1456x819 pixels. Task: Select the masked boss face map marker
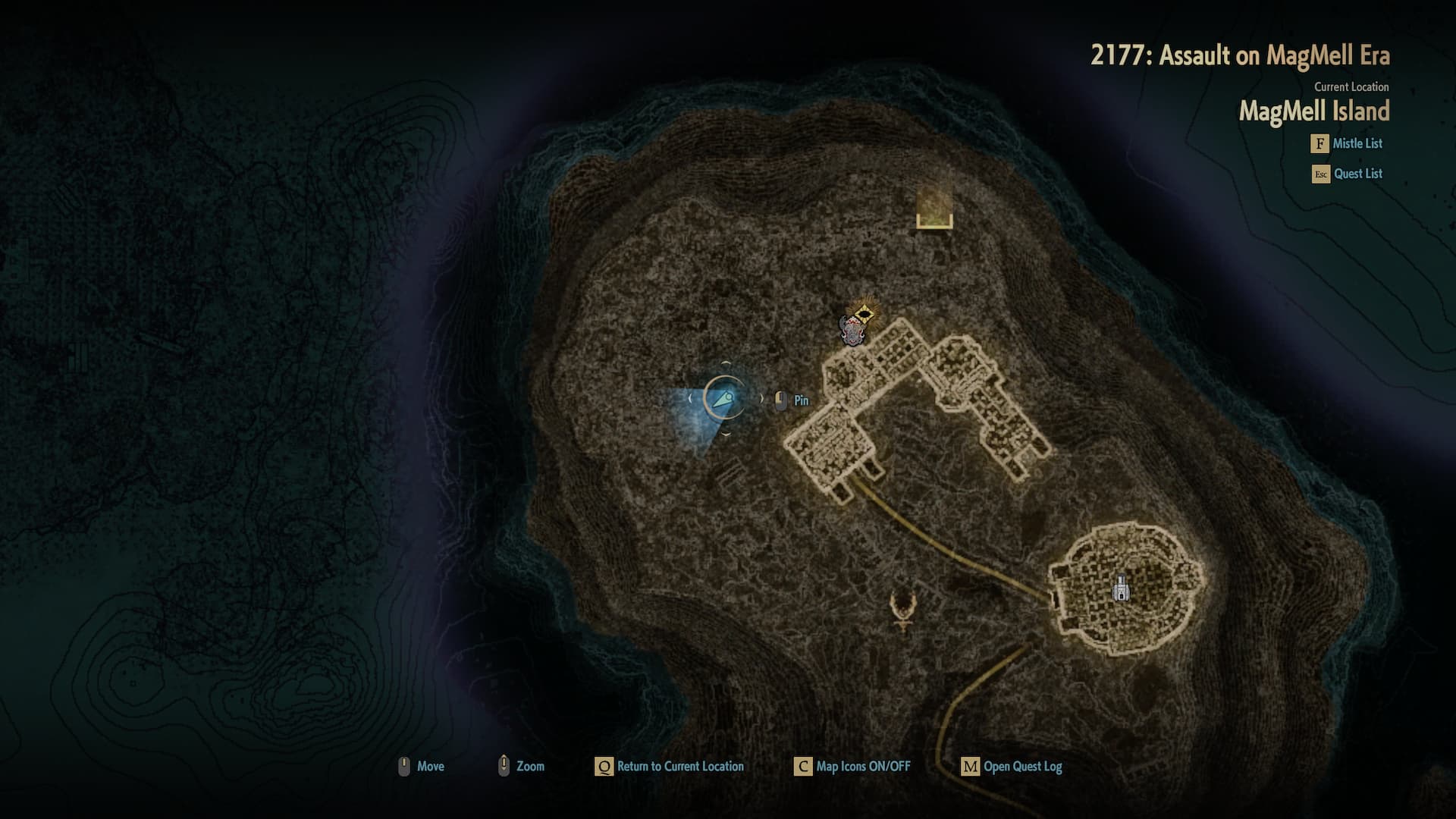[852, 331]
